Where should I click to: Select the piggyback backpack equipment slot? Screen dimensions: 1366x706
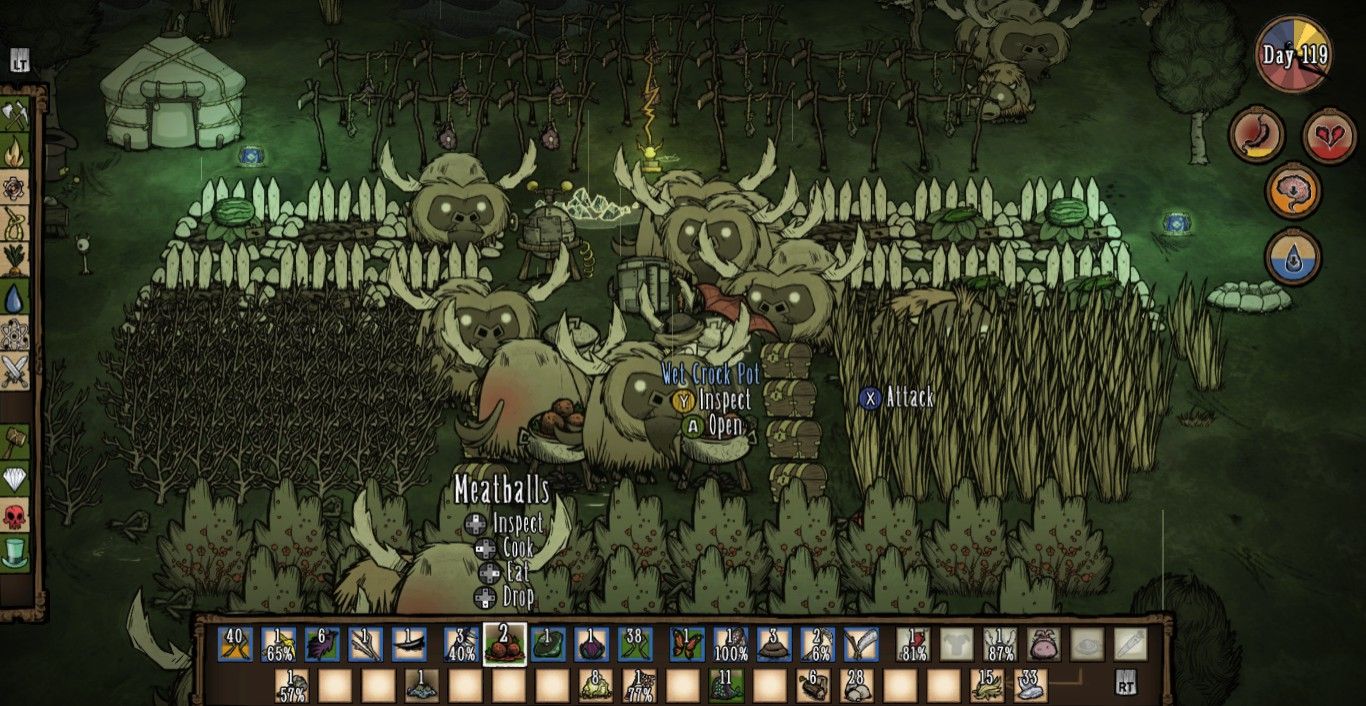1043,645
